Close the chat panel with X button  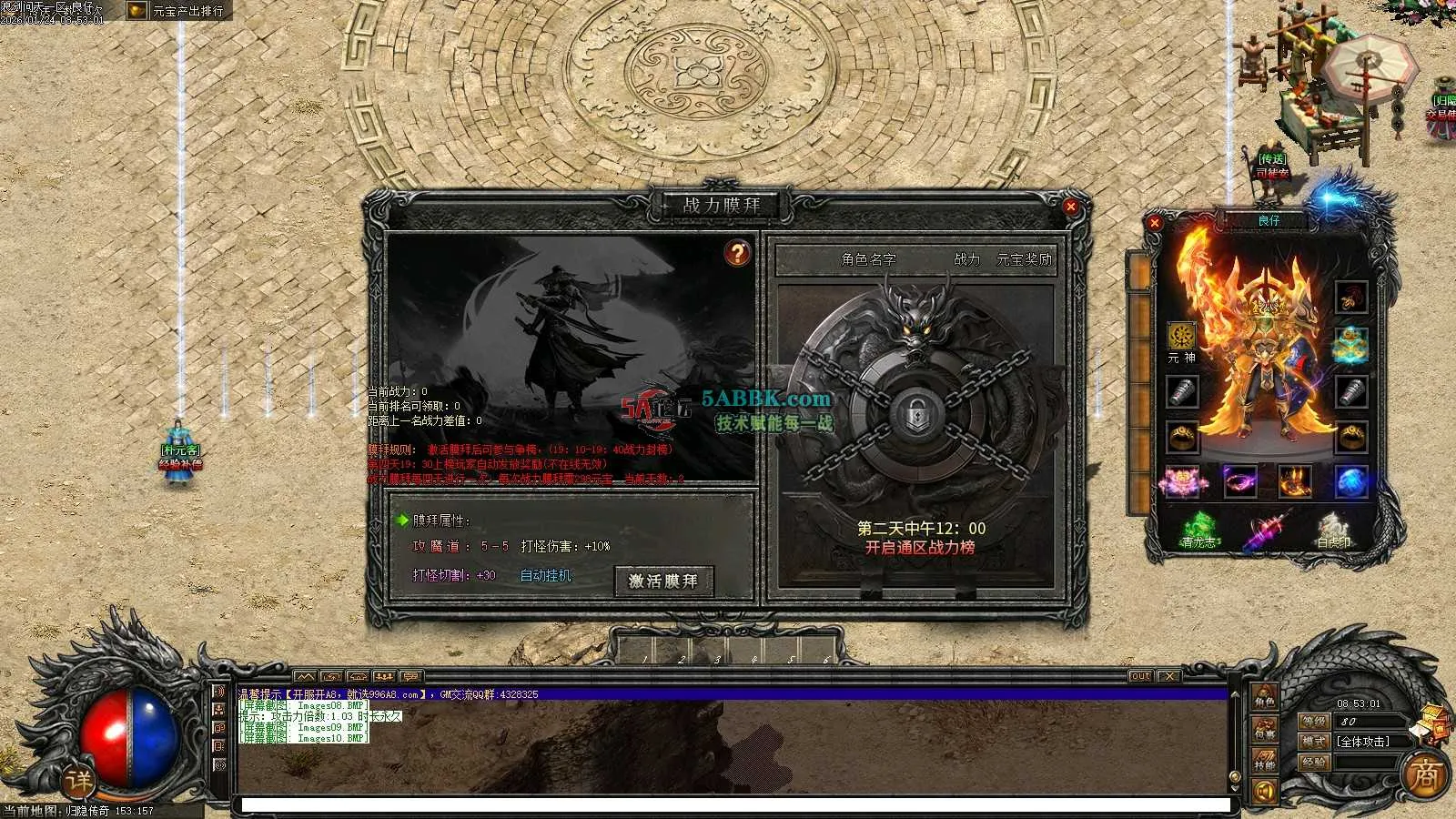tap(1169, 676)
